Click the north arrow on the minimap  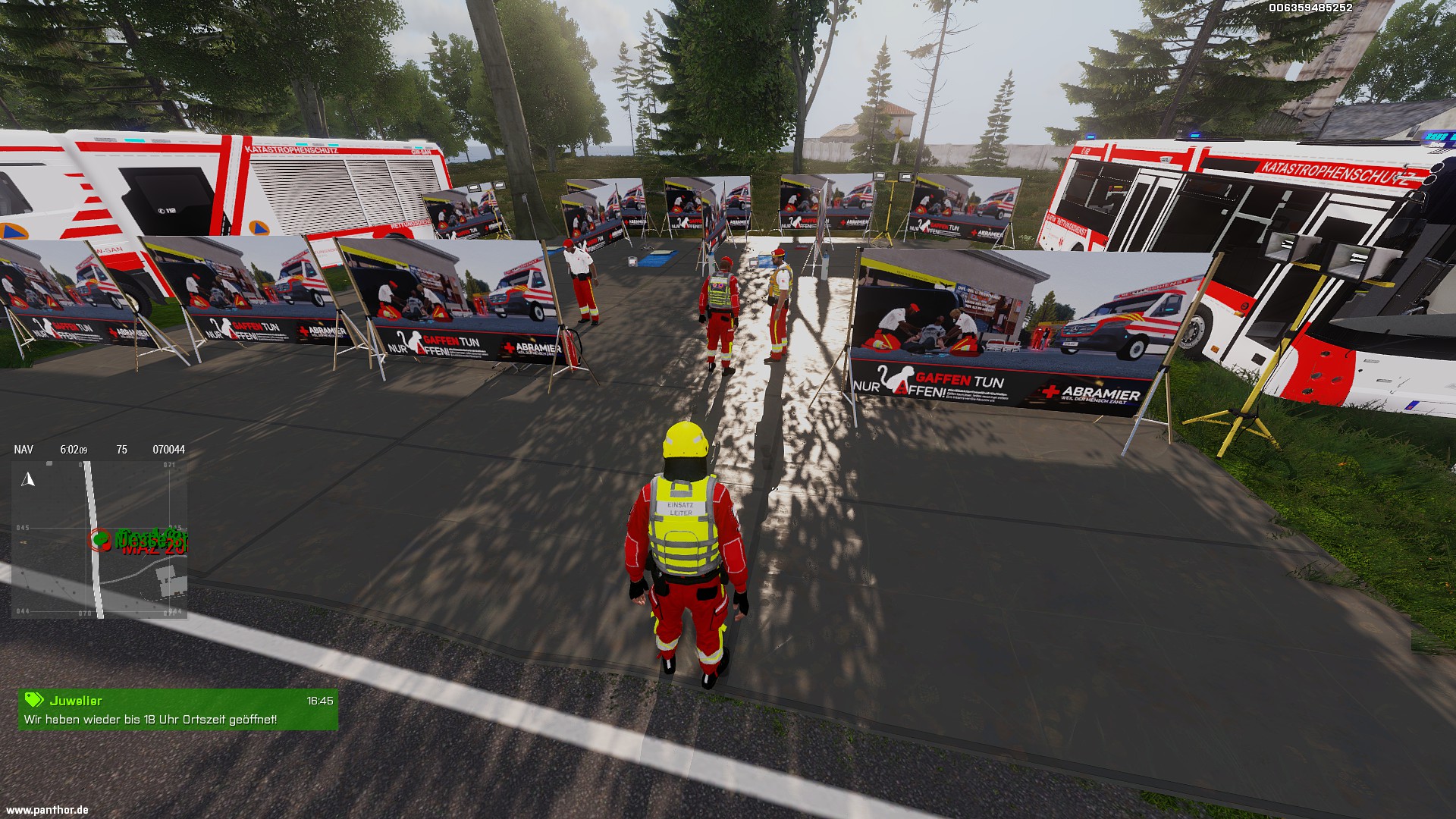click(29, 479)
